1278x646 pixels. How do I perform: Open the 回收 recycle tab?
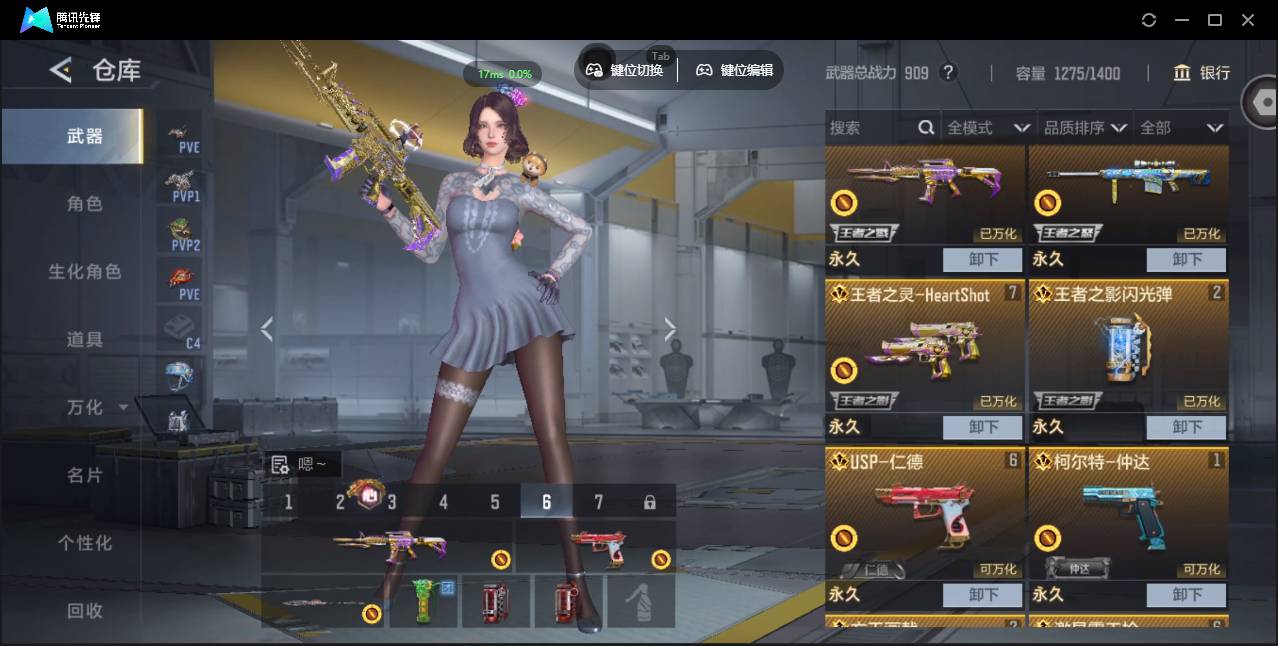tap(85, 610)
